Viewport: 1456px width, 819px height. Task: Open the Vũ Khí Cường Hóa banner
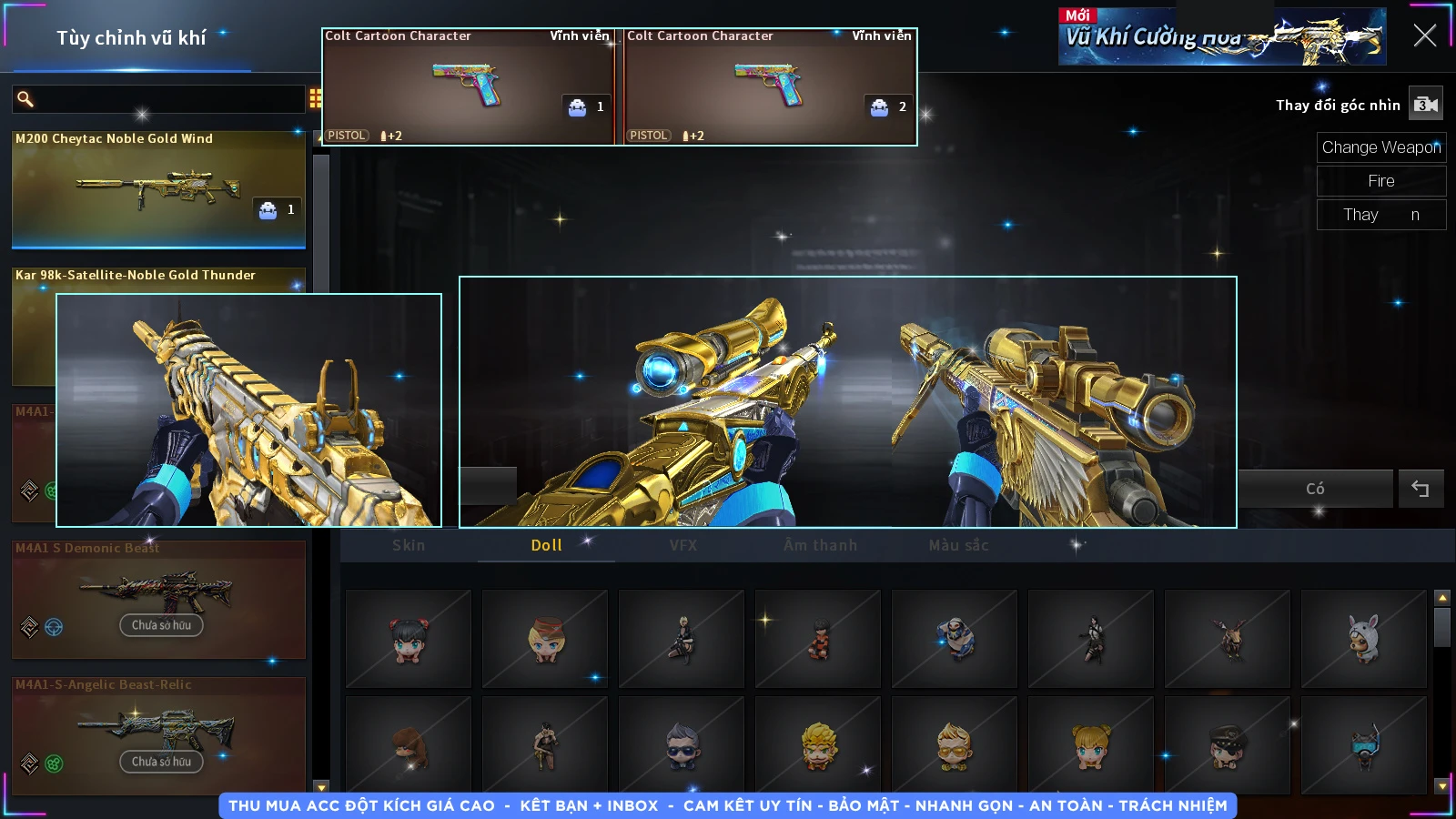point(1221,37)
